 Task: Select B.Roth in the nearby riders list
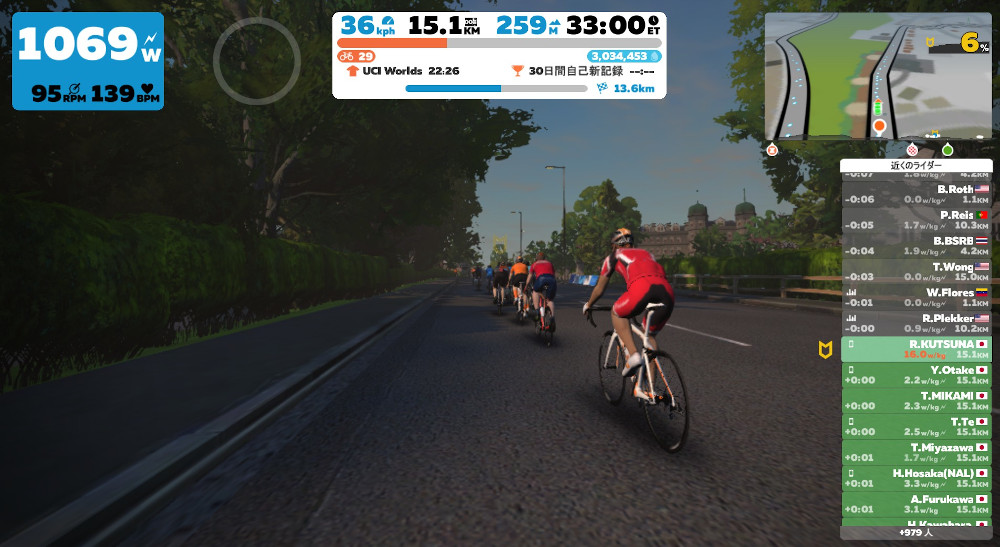(916, 194)
